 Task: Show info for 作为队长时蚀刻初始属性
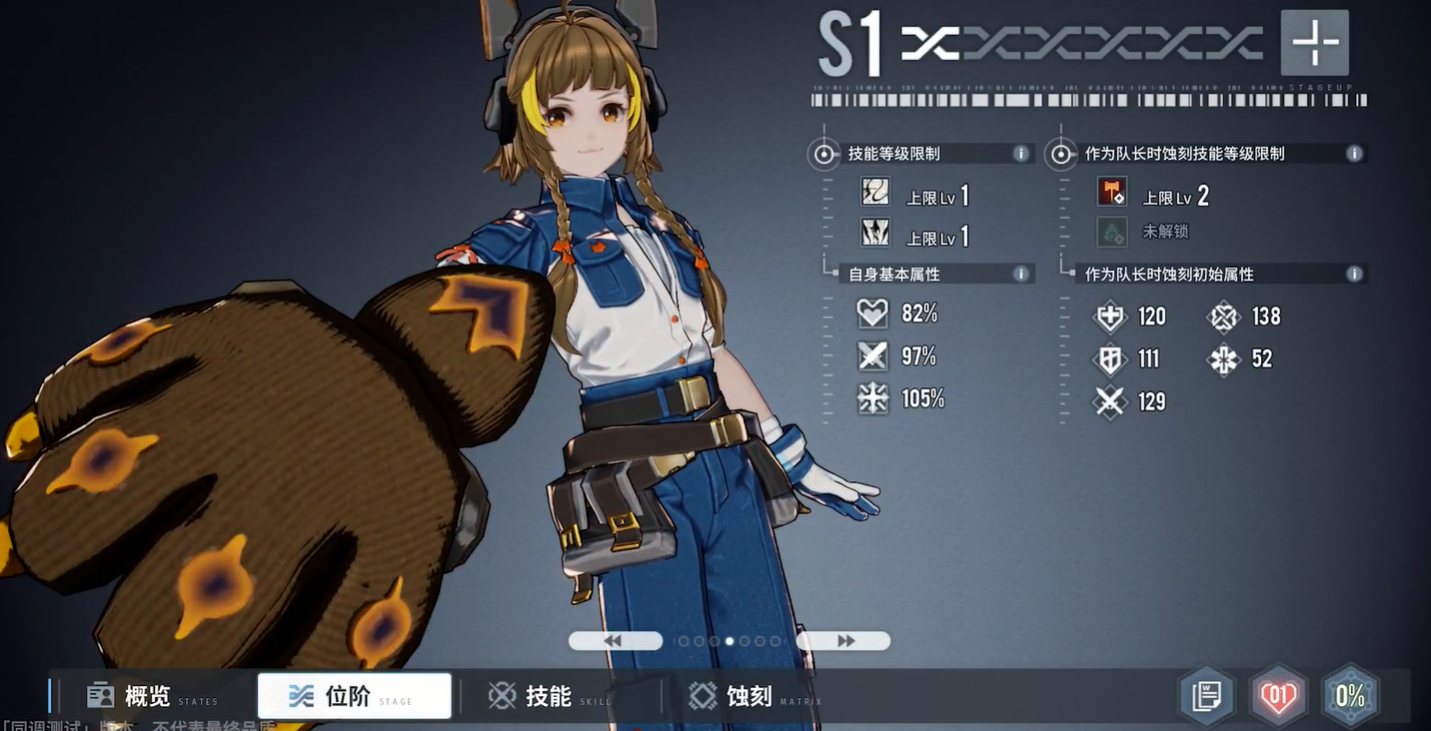tap(1354, 274)
